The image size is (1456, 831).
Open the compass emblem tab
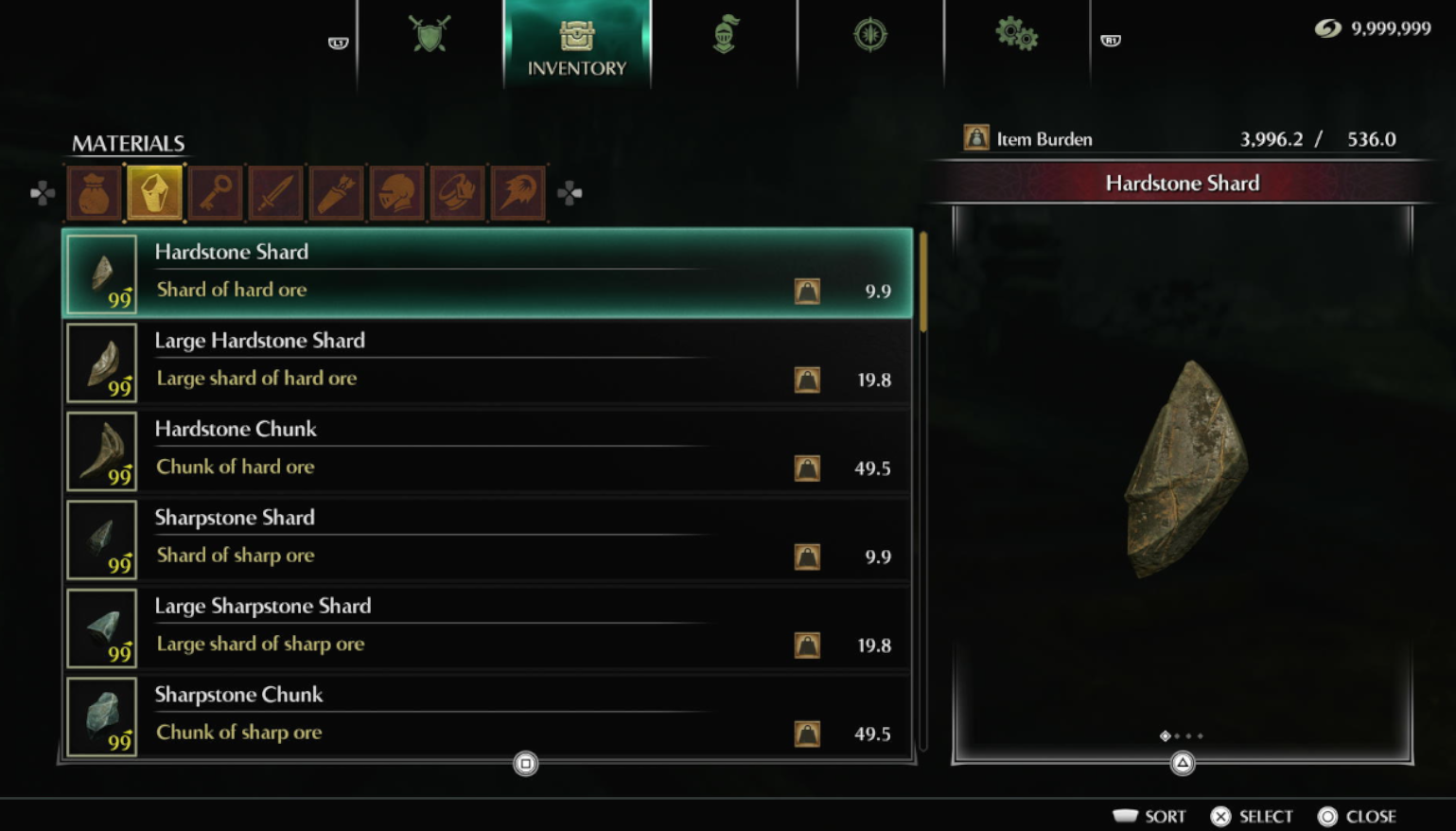(x=869, y=36)
